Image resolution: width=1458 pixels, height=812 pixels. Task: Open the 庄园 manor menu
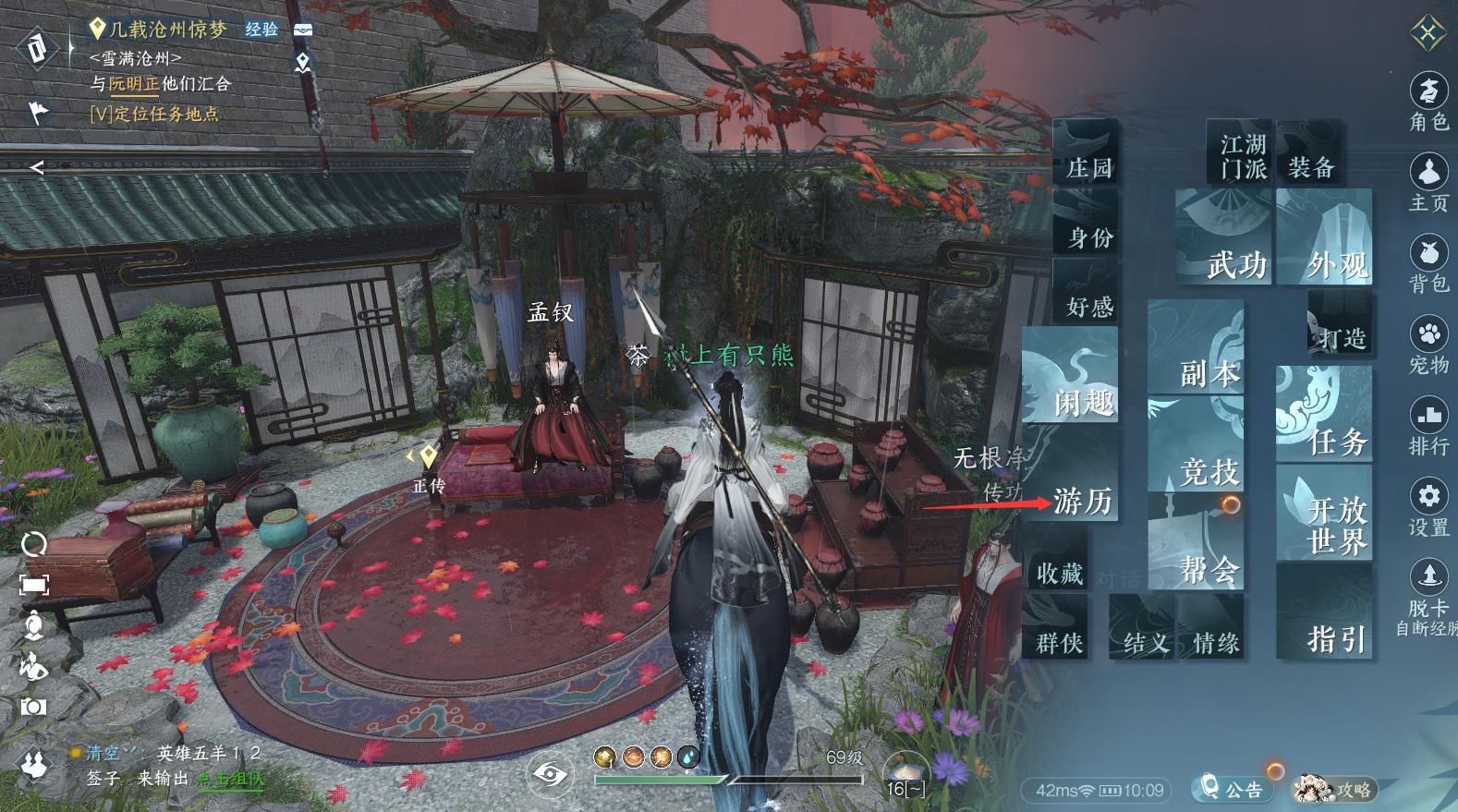[x=1086, y=151]
